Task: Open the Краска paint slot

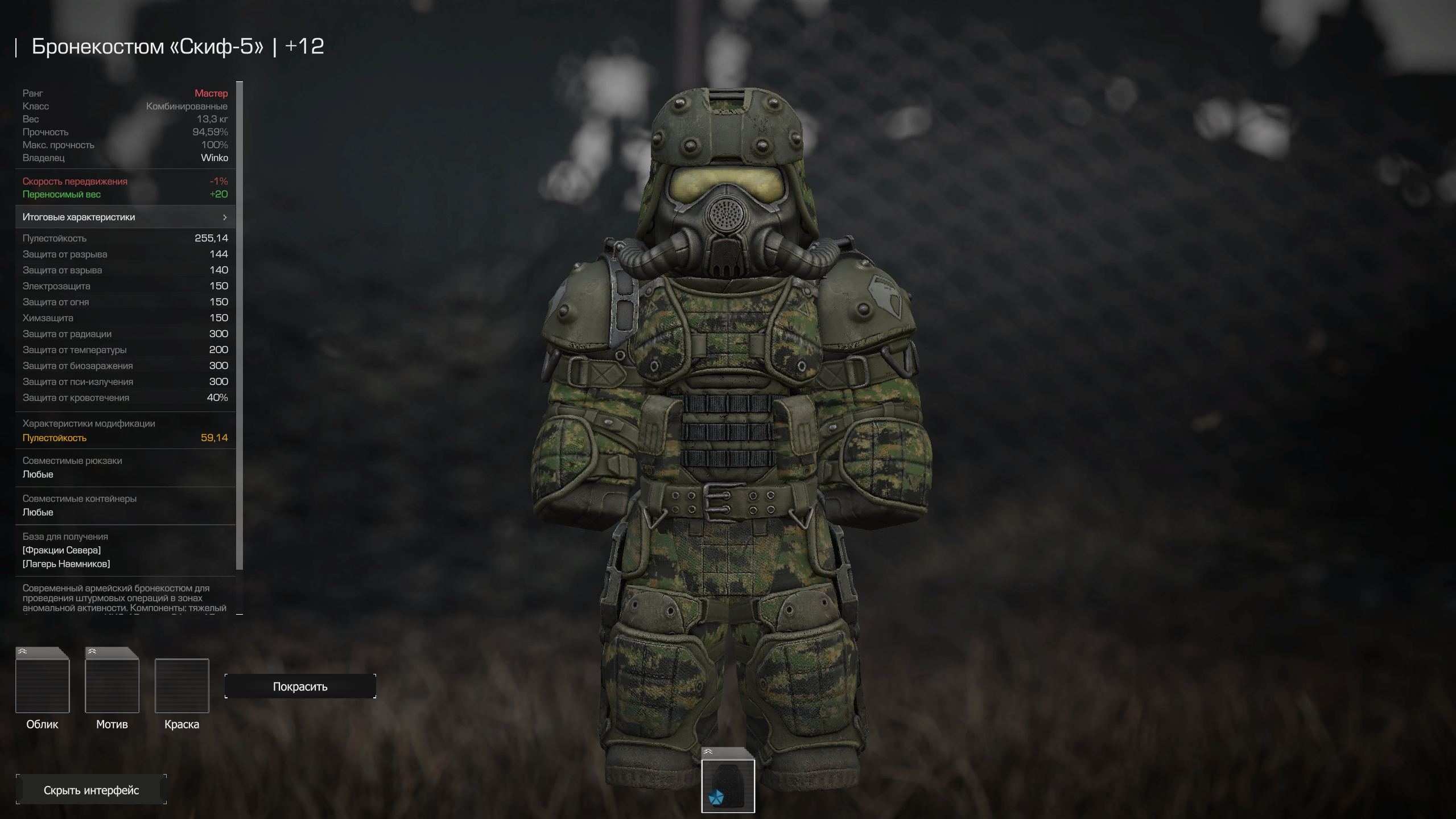Action: point(182,686)
